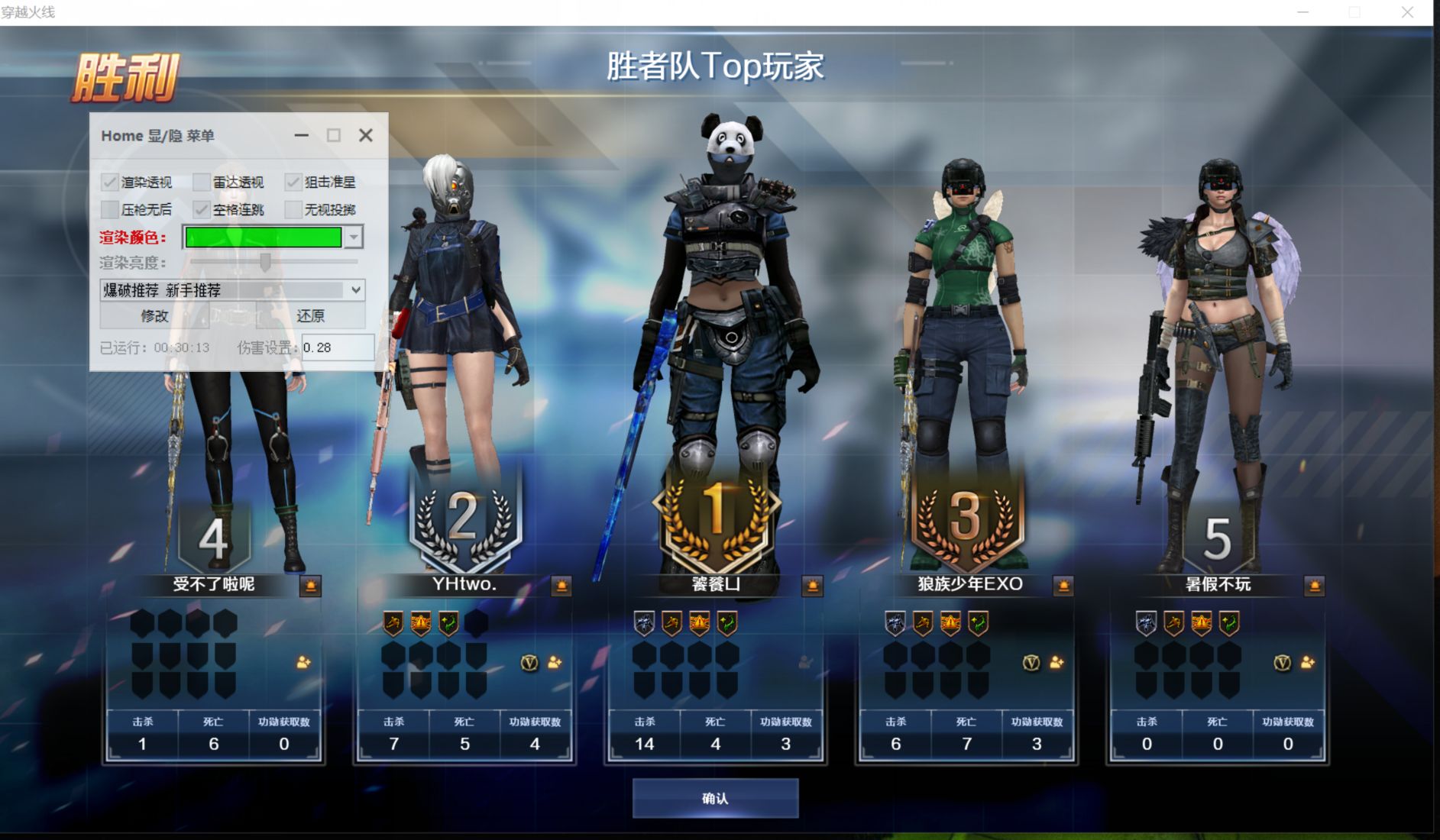The width and height of the screenshot is (1440, 840).
Task: Click the 渲染亮度 brightness slider handle
Action: click(x=266, y=263)
